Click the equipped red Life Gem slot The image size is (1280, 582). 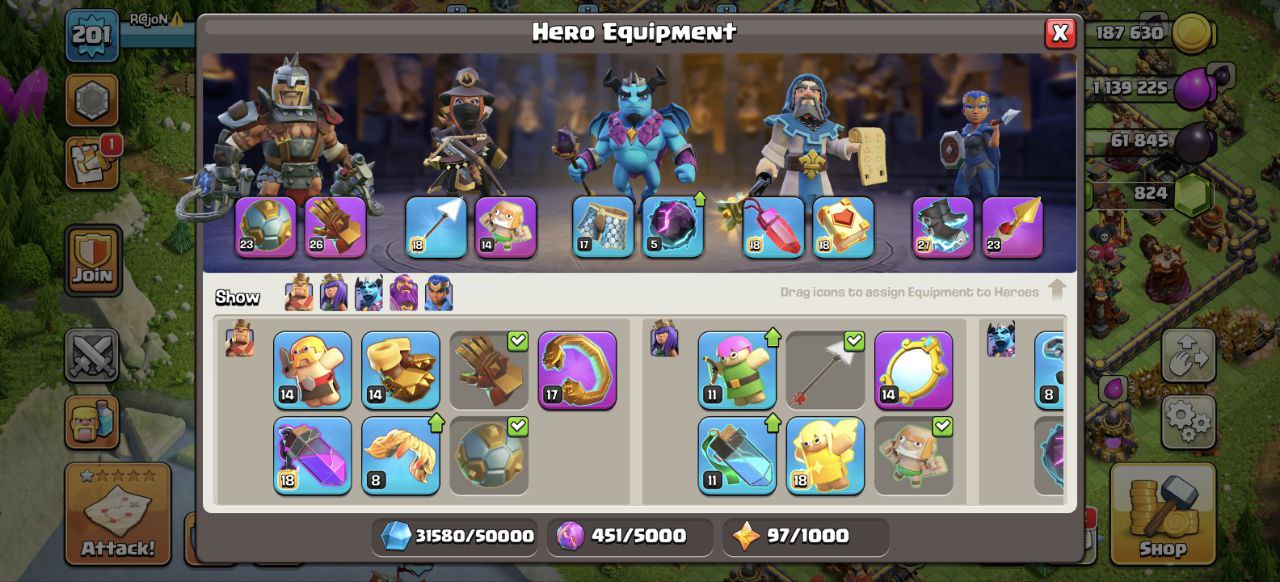(773, 227)
